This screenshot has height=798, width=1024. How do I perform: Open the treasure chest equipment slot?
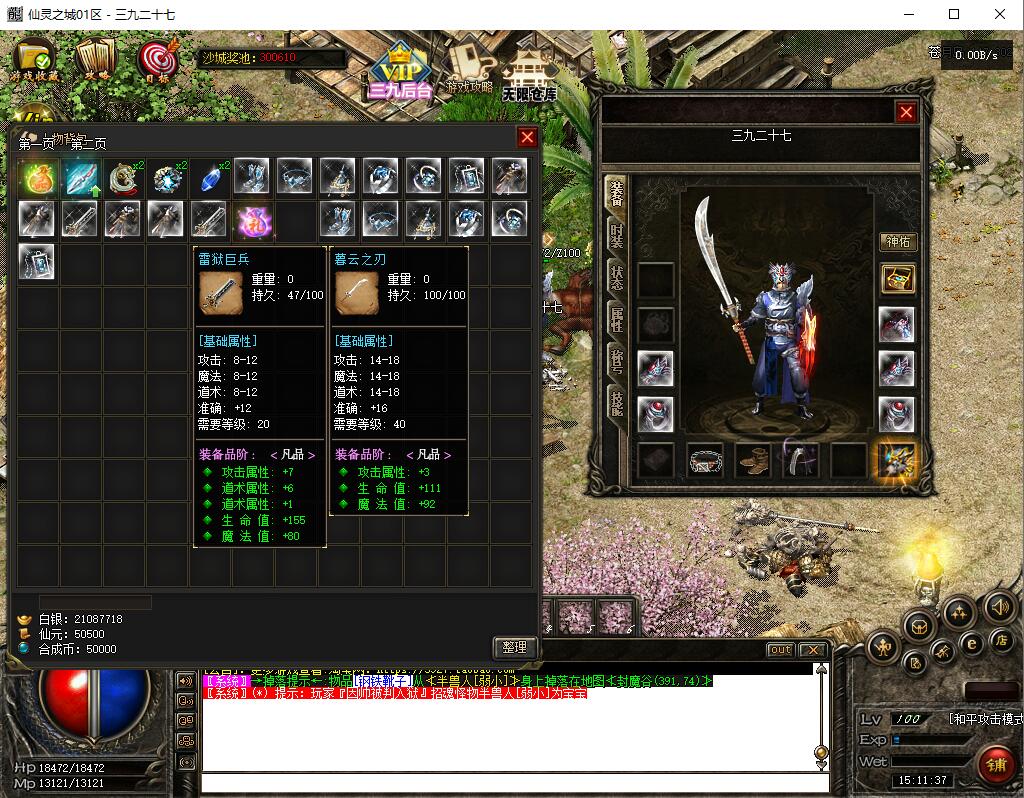(897, 279)
